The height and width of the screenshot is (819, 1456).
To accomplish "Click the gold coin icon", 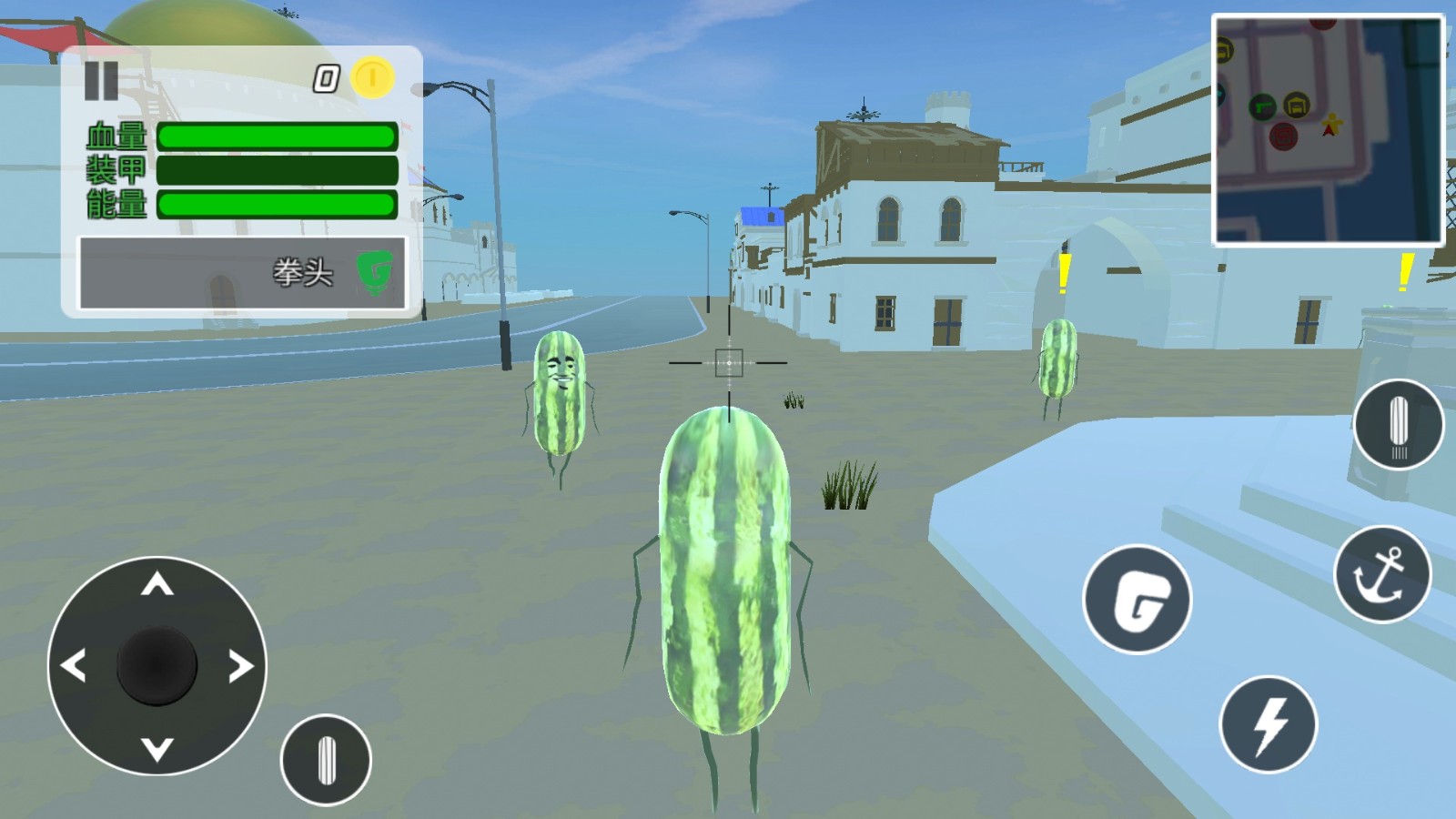I will coord(372,77).
